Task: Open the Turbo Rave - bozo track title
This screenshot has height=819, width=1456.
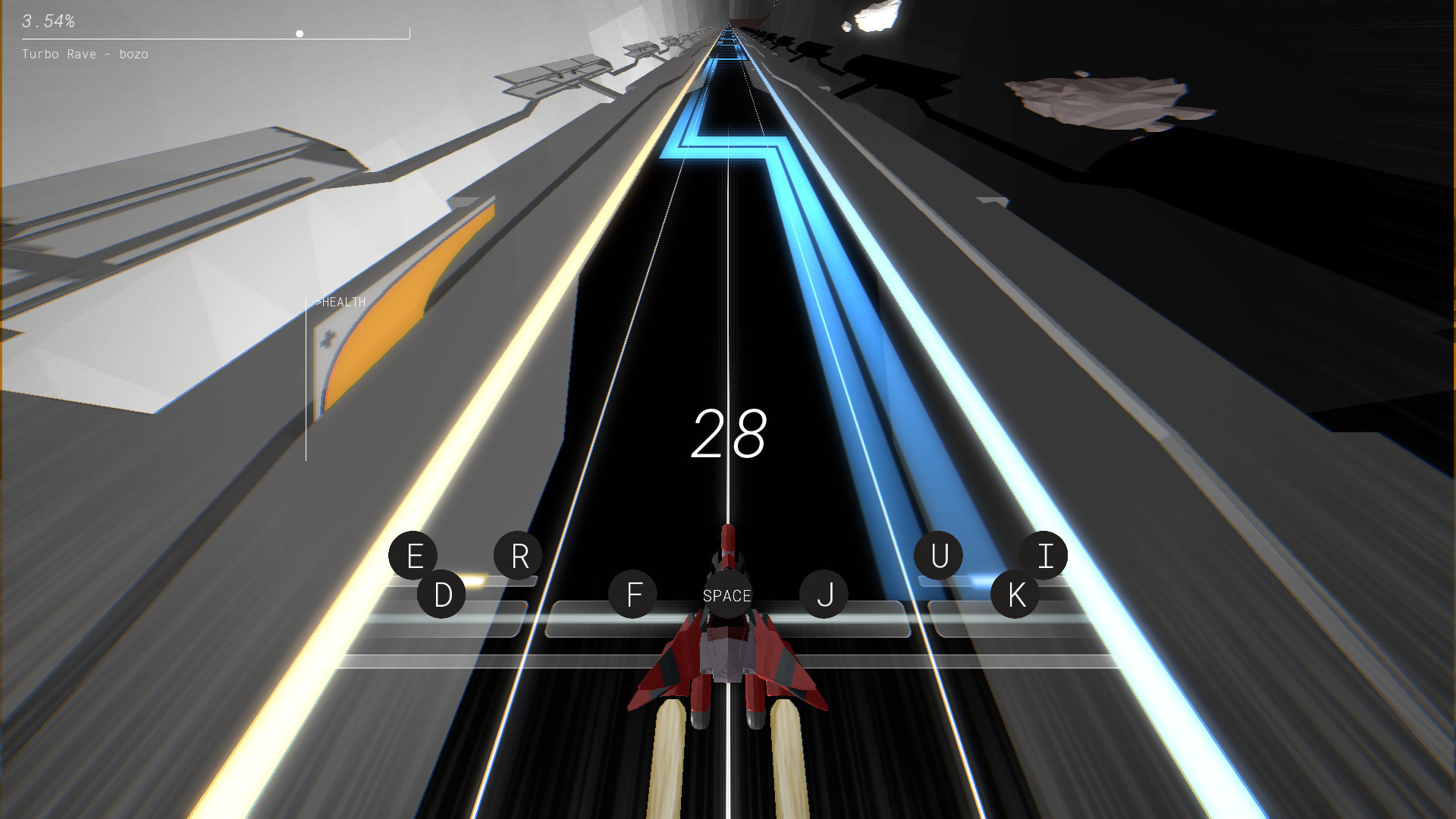Action: coord(85,54)
